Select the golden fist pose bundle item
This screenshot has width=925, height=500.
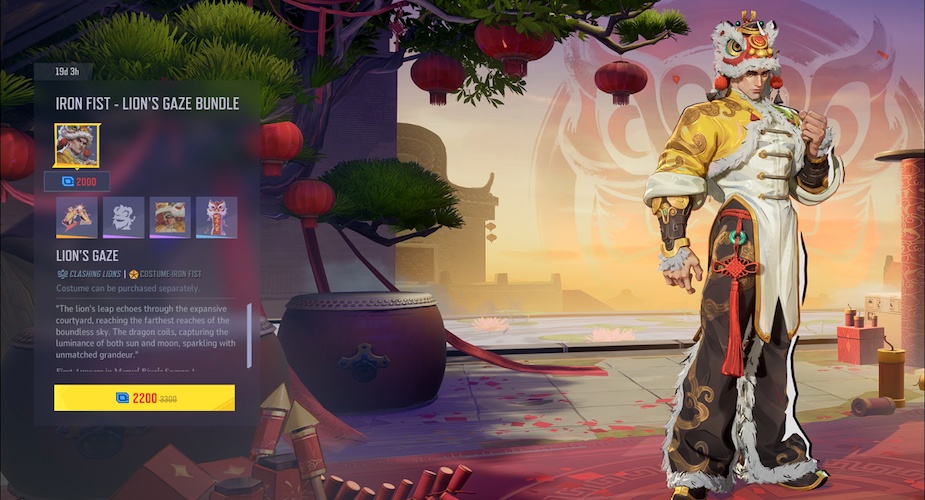click(x=77, y=217)
